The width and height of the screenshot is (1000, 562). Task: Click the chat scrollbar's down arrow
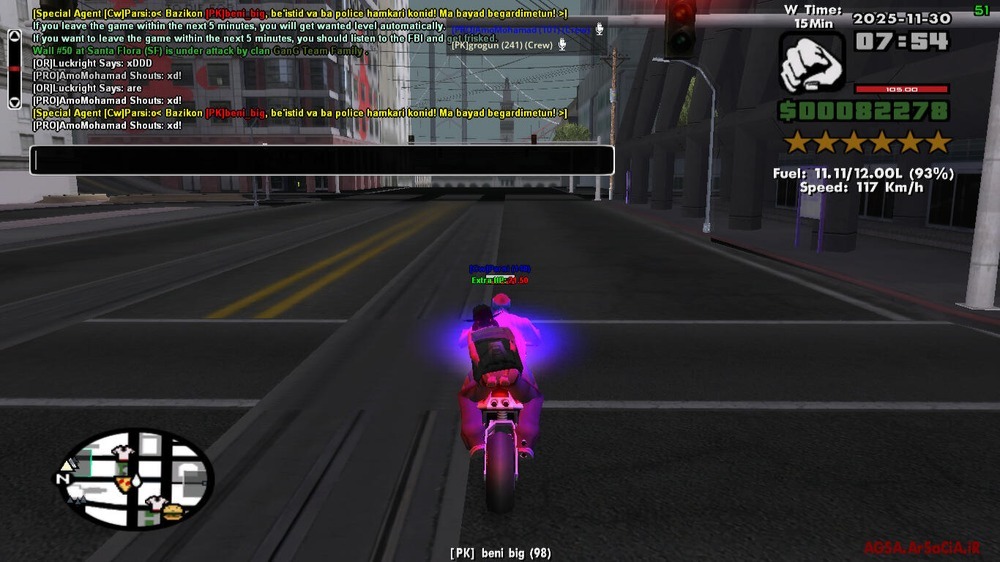[14, 101]
